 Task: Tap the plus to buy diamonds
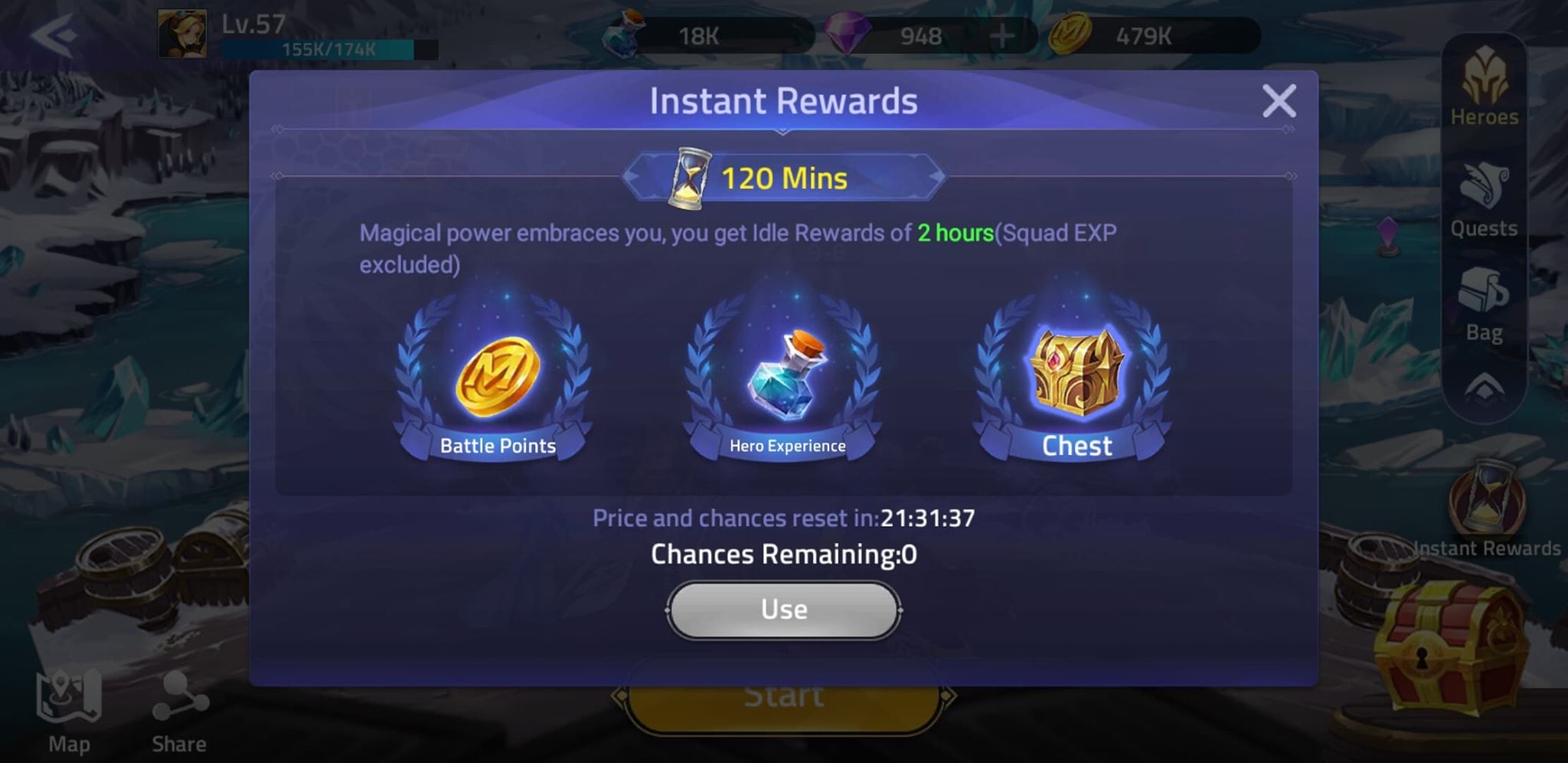coord(1003,34)
